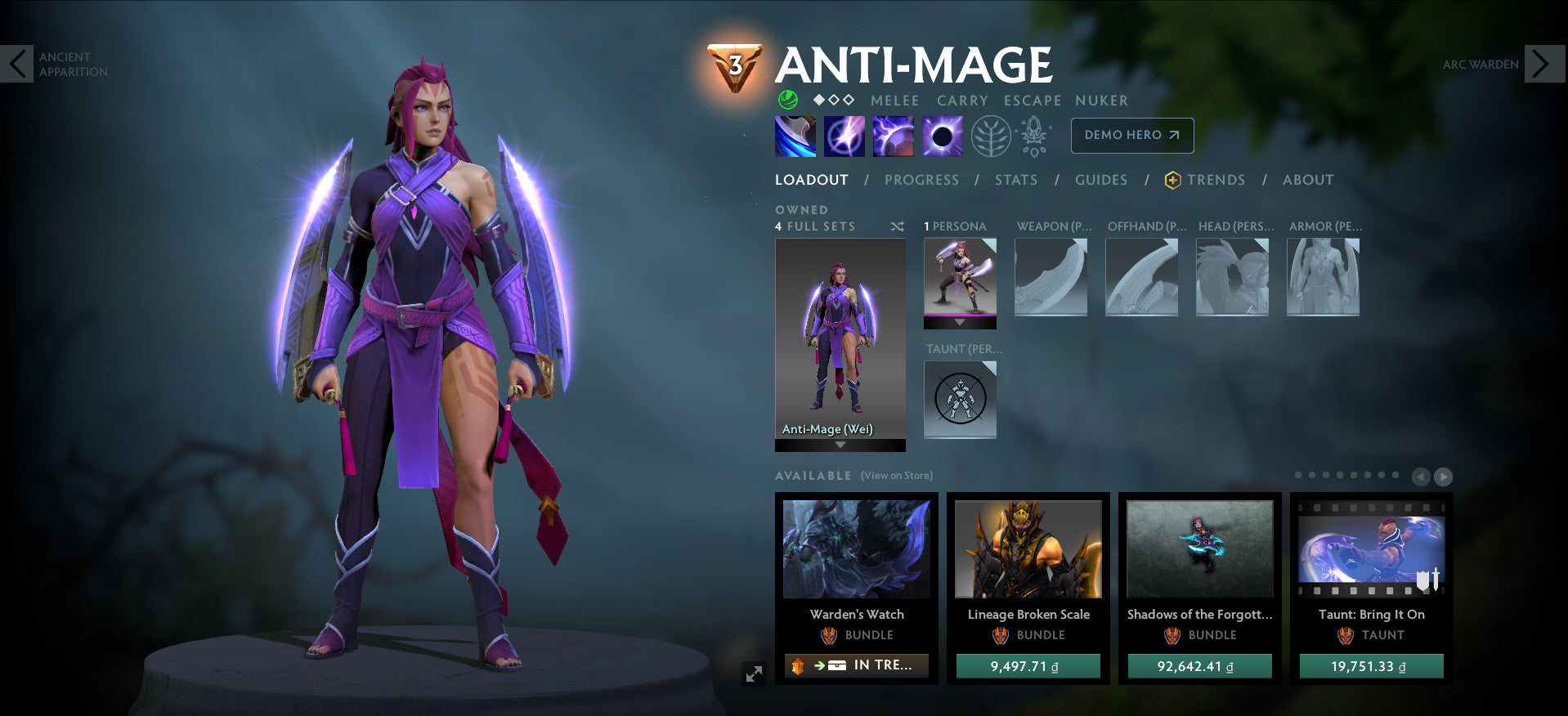This screenshot has width=1568, height=716.
Task: Shuffle owned full sets with the crossed-arrows icon
Action: [x=897, y=227]
